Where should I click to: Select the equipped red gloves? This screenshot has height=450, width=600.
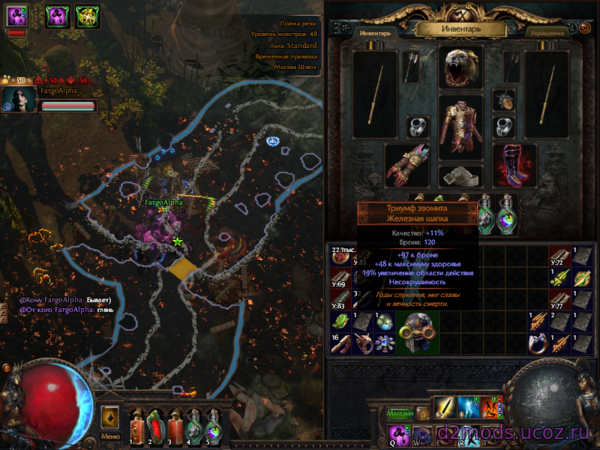tap(407, 163)
